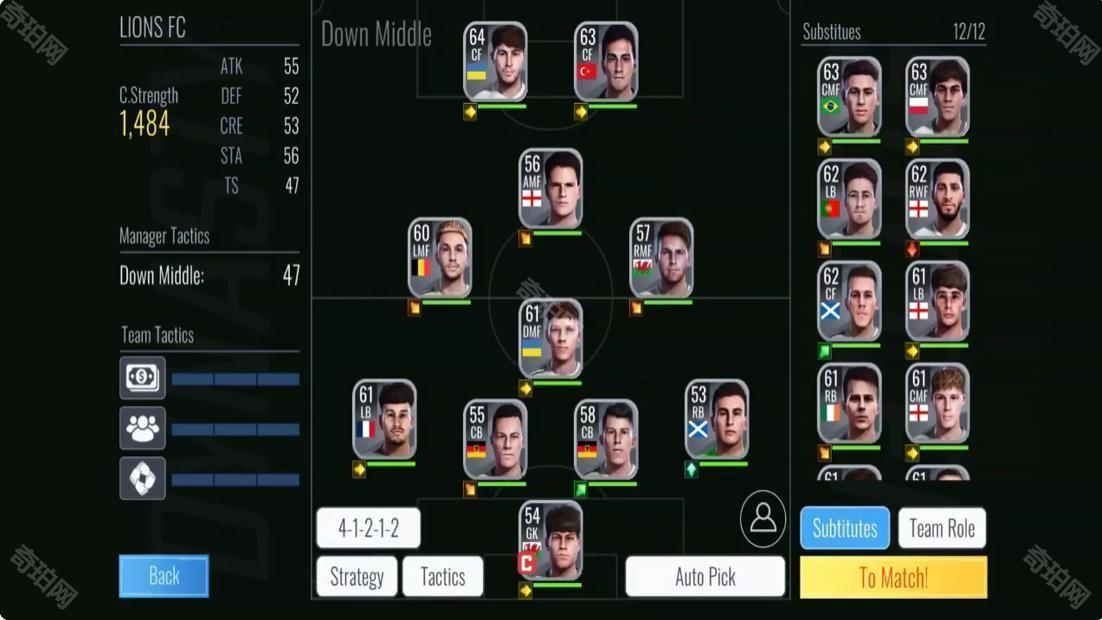This screenshot has width=1102, height=620.
Task: Choose the Brazilian 63 CMF substitute
Action: coord(849,96)
